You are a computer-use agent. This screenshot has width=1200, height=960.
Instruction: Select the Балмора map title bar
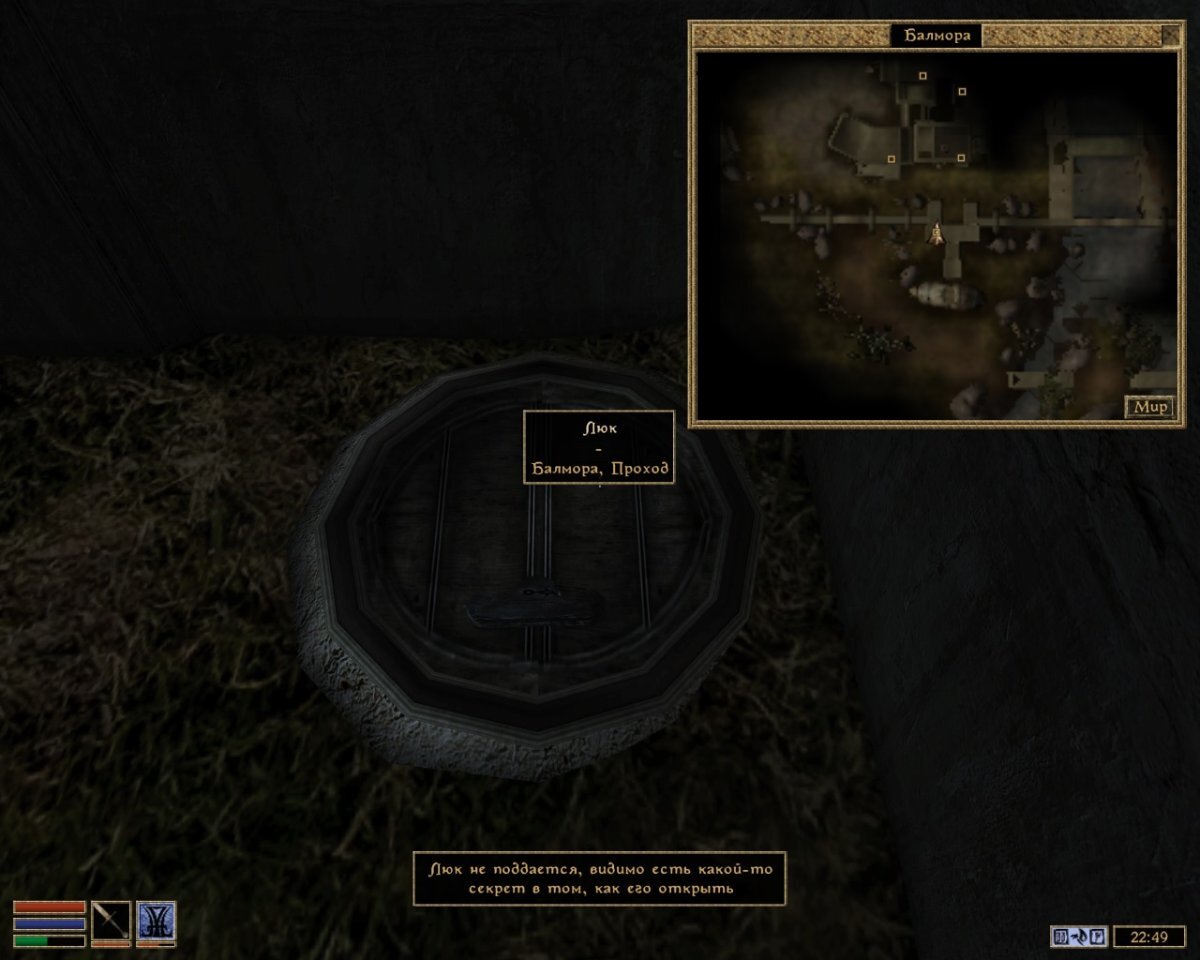pos(936,36)
